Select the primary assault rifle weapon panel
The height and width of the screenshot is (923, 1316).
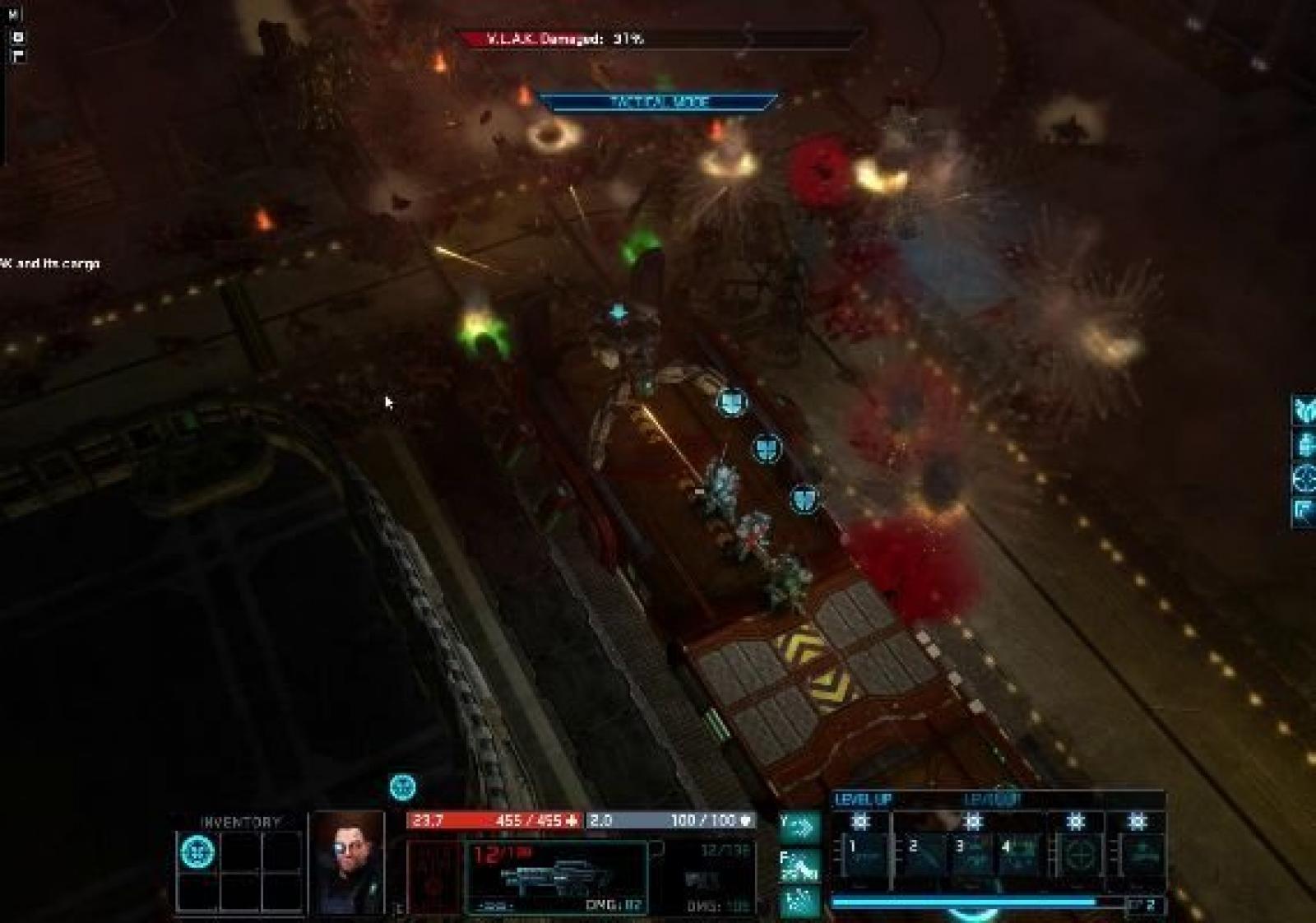coord(557,877)
